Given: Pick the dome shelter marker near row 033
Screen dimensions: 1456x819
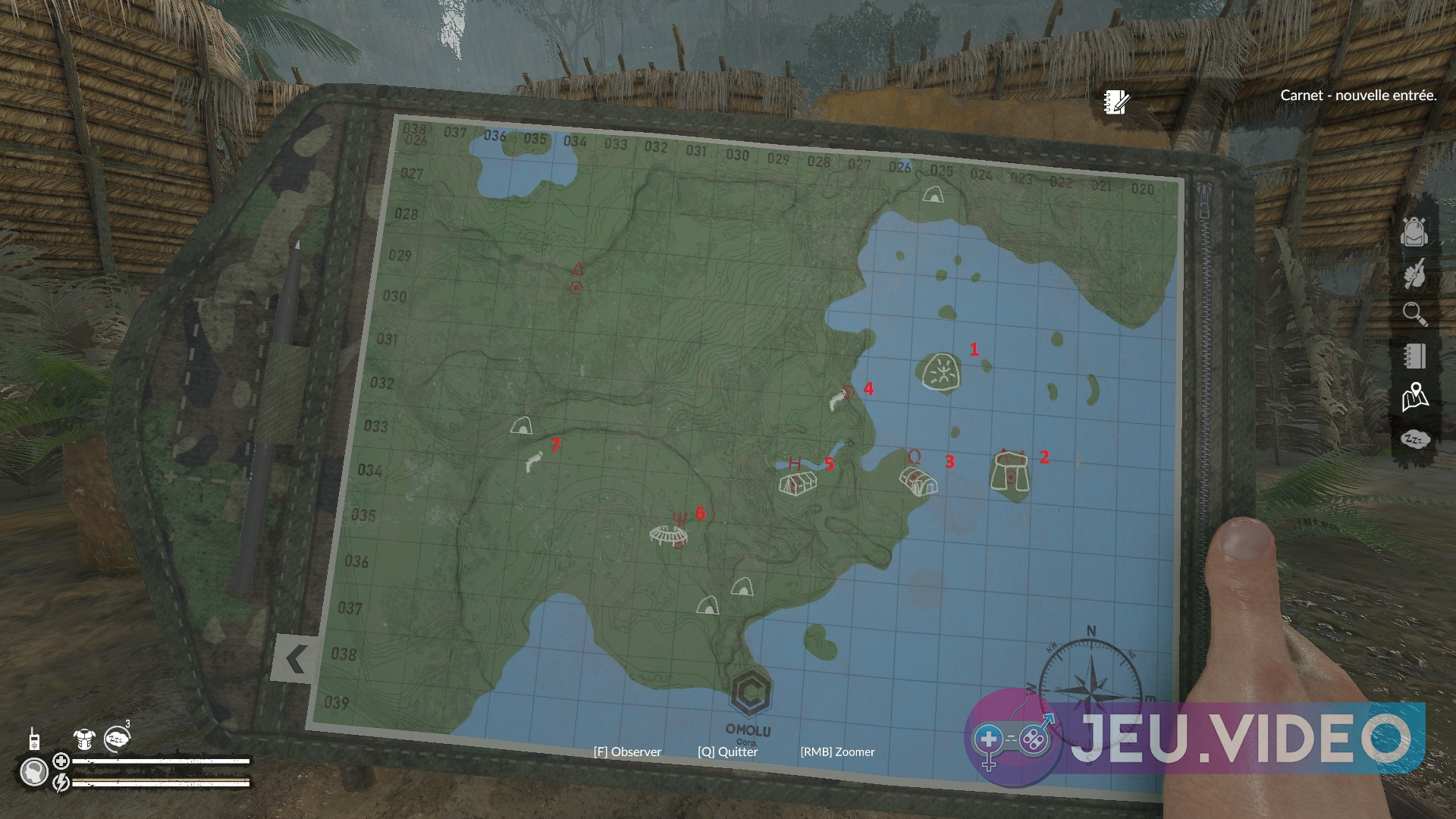Looking at the screenshot, I should click(x=521, y=426).
